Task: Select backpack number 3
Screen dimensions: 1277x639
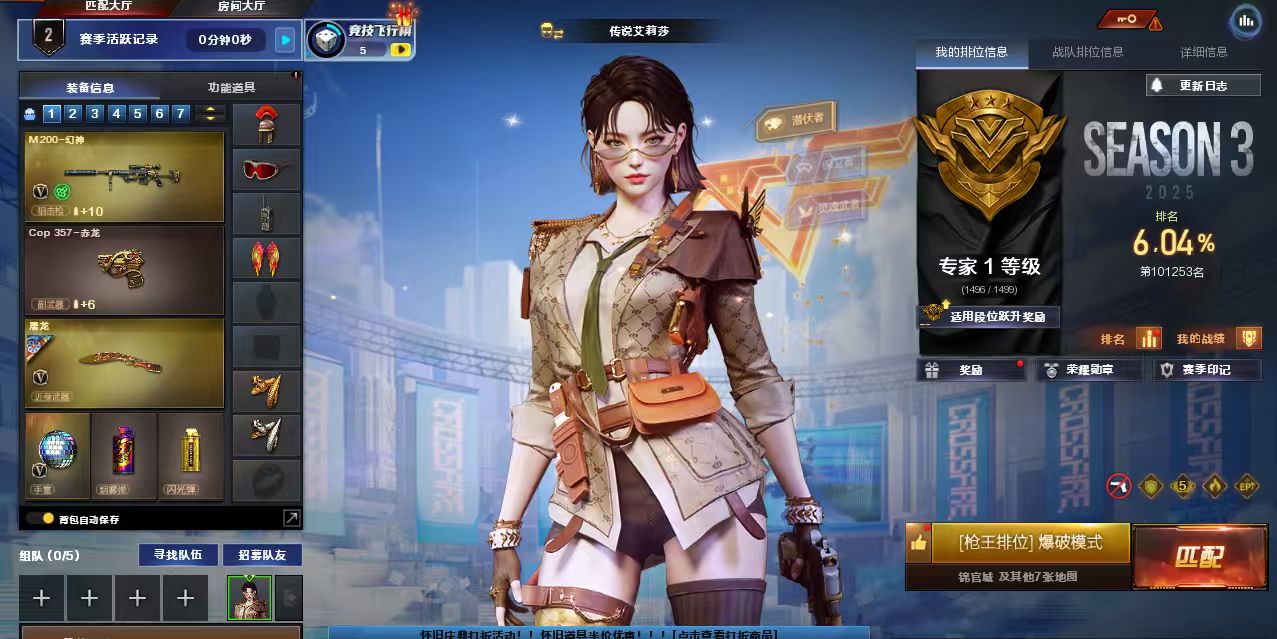Action: coord(94,114)
